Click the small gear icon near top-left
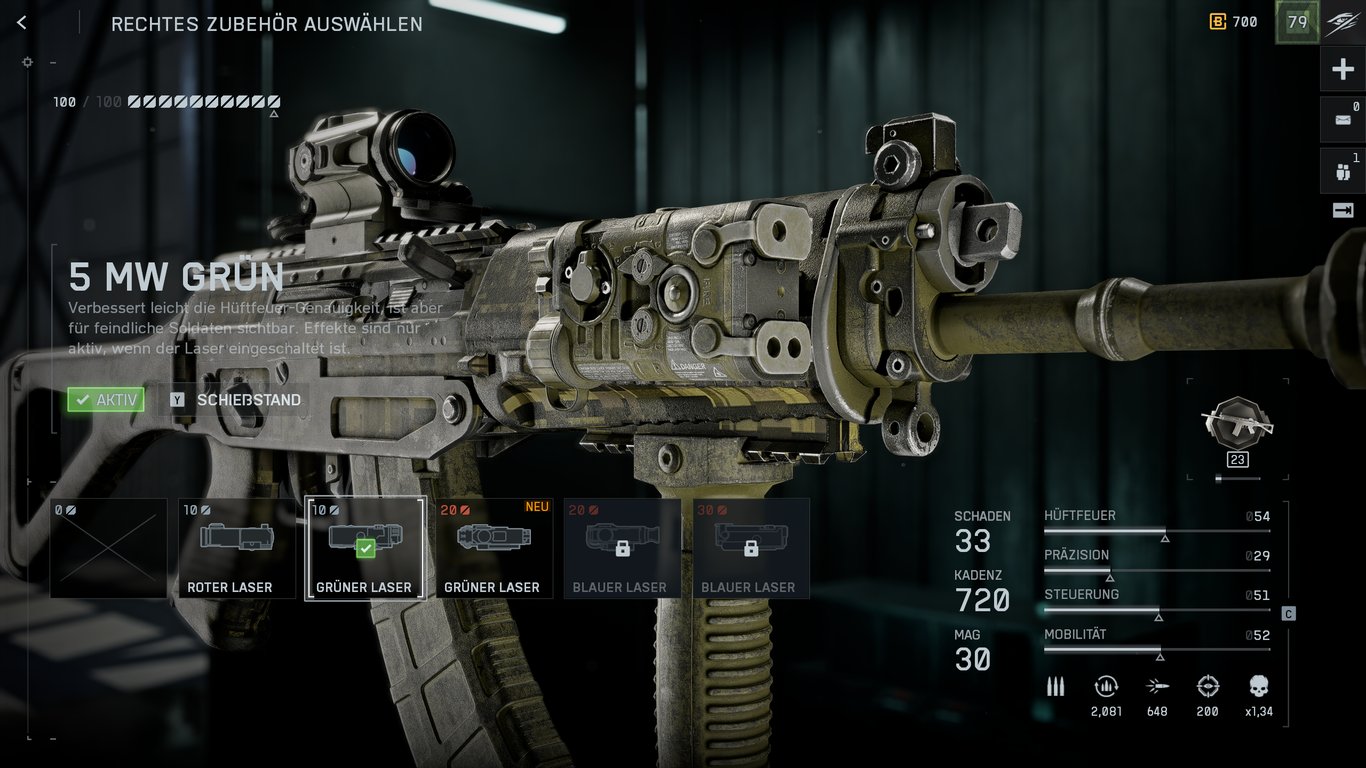The image size is (1366, 768). [x=27, y=62]
